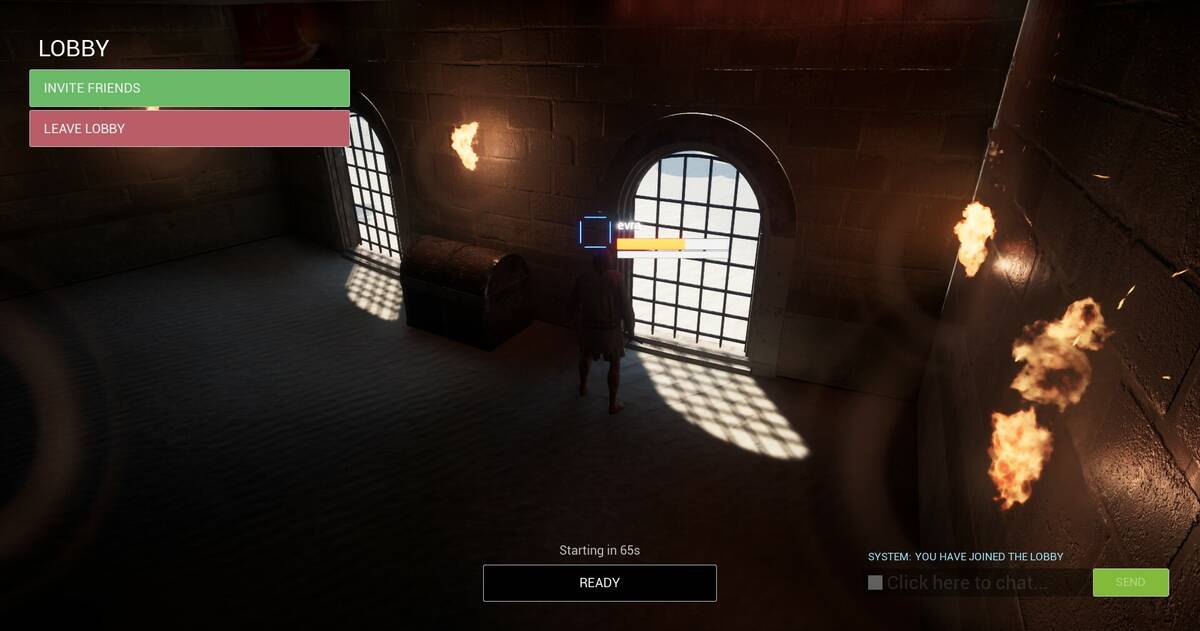This screenshot has width=1200, height=631.
Task: Focus the chat message box
Action: click(x=980, y=583)
